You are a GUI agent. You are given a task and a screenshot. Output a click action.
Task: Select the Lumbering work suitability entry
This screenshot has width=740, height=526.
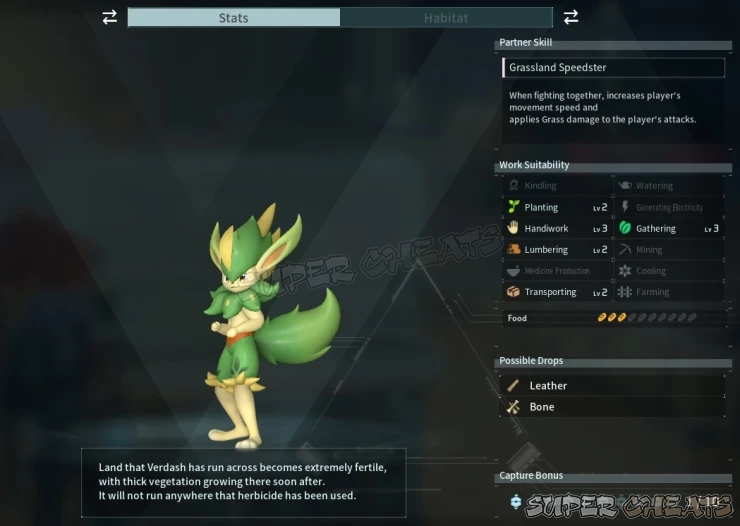click(556, 250)
